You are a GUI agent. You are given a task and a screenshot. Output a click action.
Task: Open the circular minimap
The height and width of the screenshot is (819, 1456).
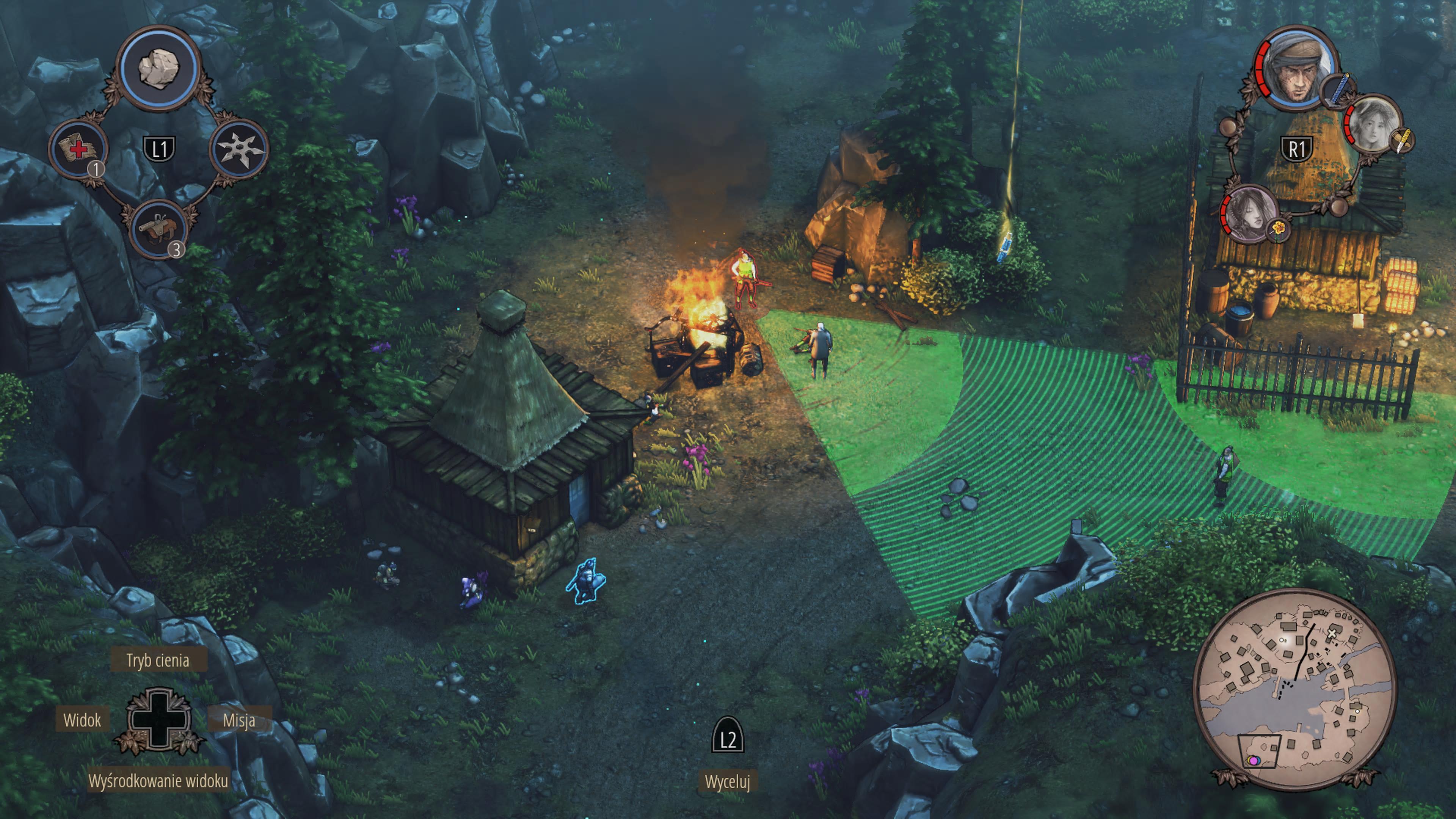(x=1294, y=688)
